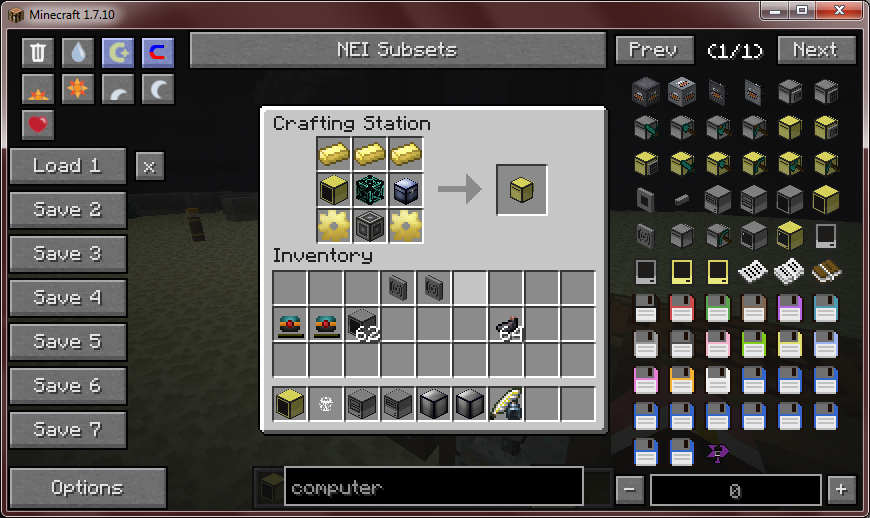Click the Save 2 button
870x518 pixels.
(x=68, y=210)
